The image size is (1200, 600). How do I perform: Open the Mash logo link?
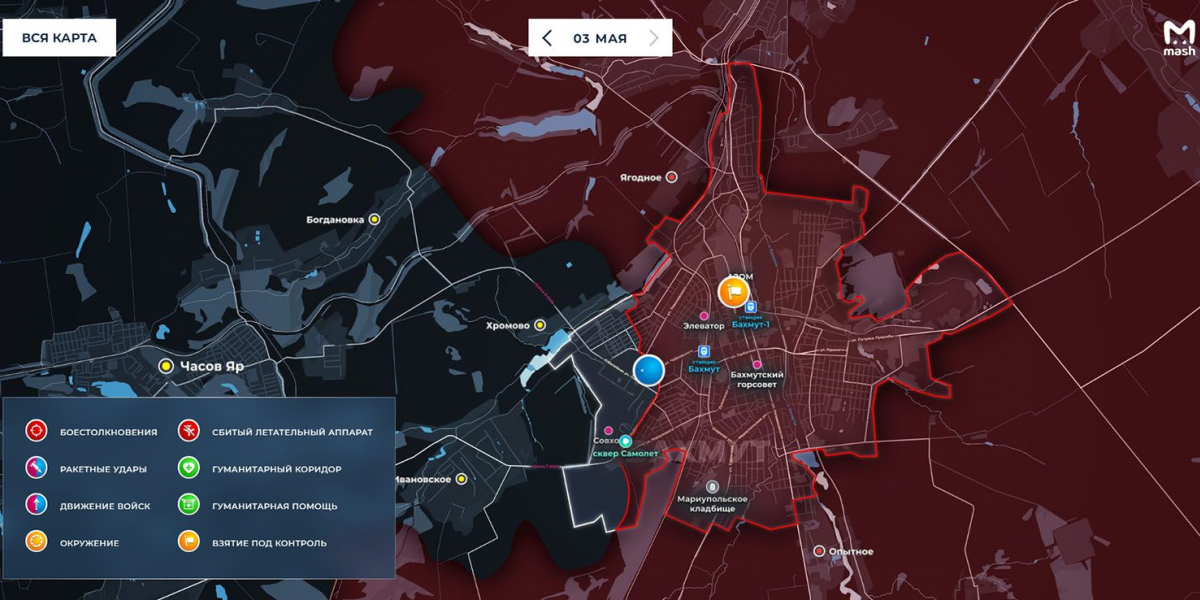[1179, 39]
